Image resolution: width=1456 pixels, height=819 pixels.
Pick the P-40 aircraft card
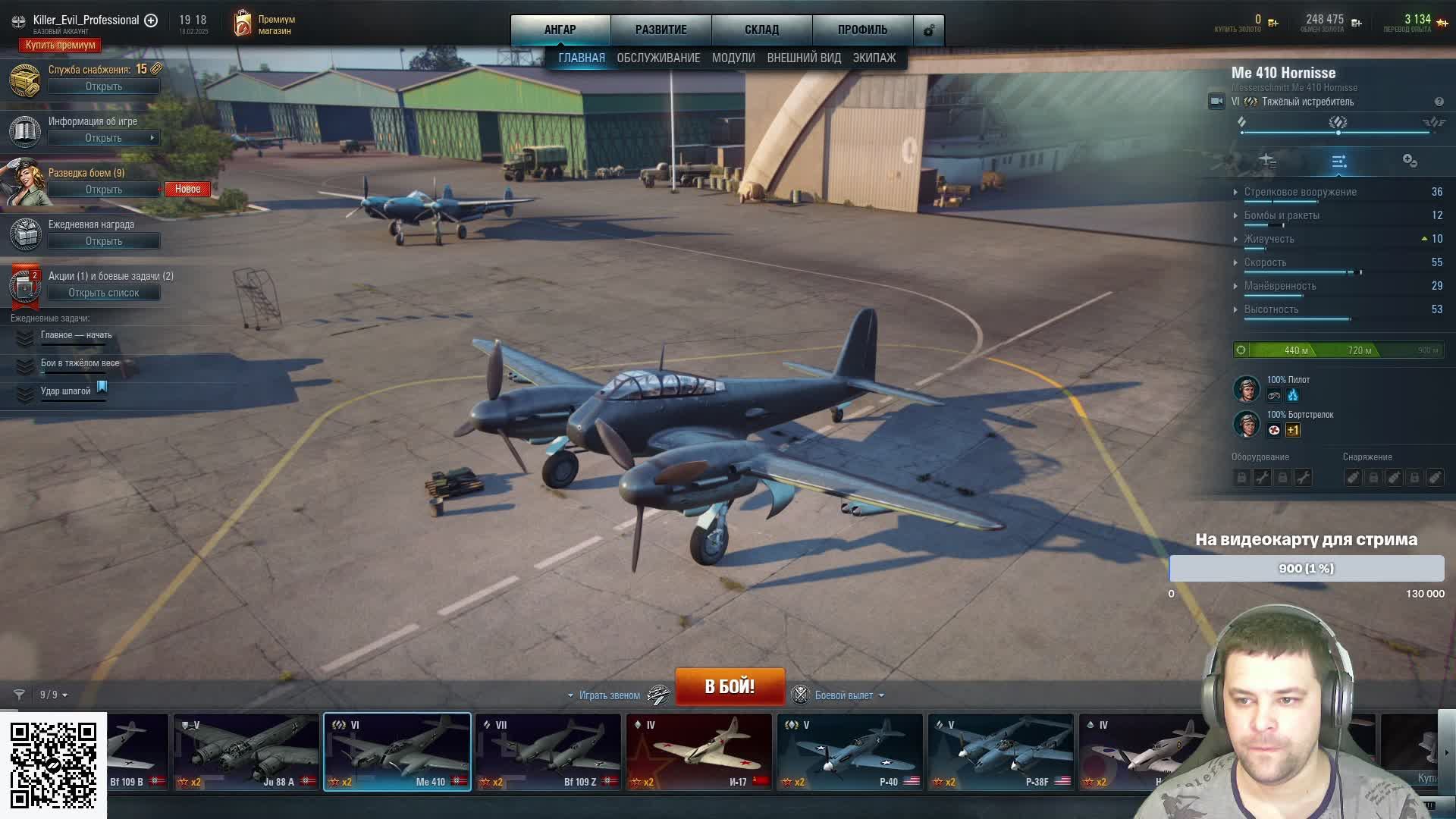849,752
